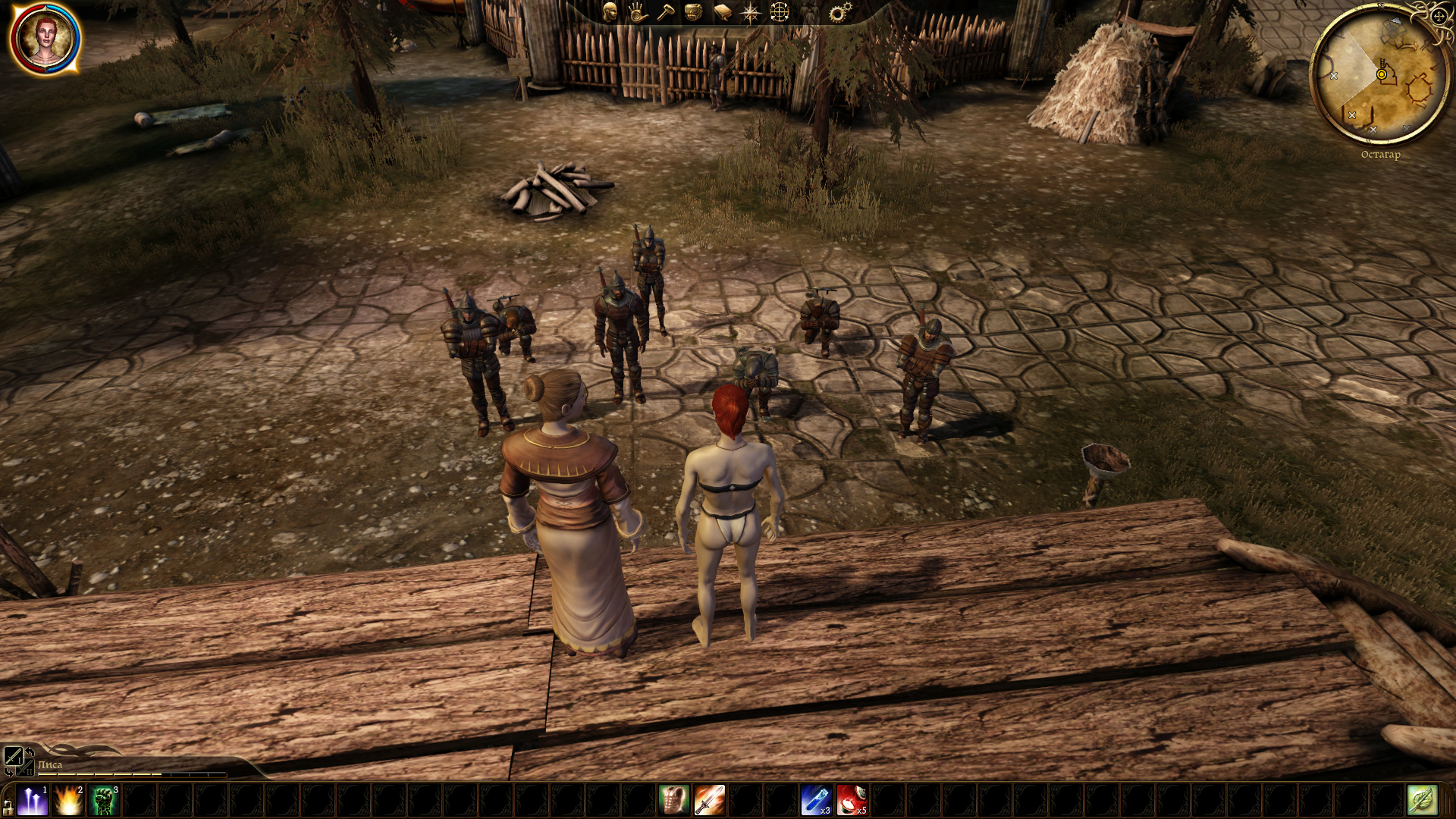Drink the blue lyrium potion

pos(816,801)
